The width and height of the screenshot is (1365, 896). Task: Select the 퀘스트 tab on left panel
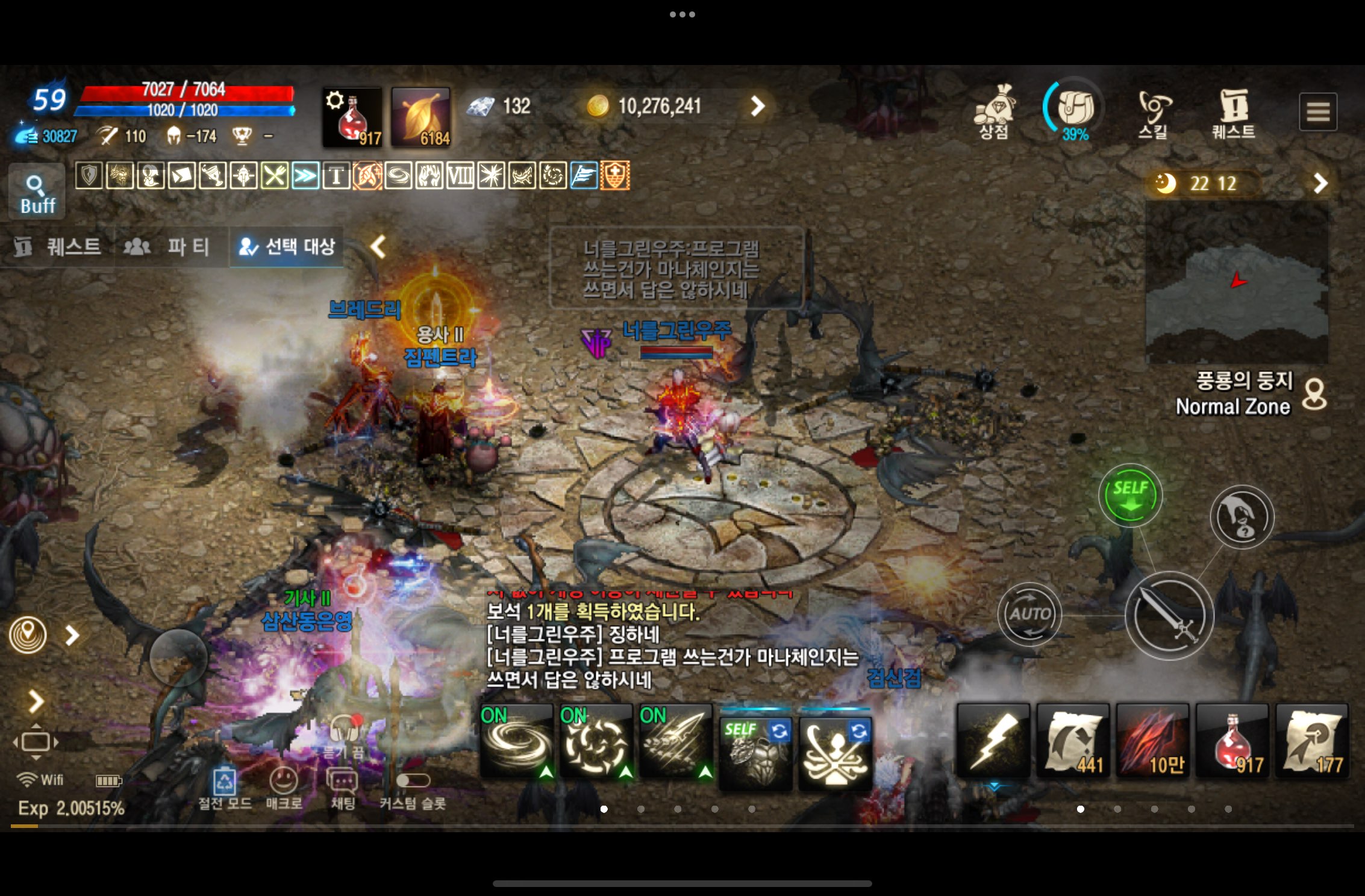(x=58, y=246)
